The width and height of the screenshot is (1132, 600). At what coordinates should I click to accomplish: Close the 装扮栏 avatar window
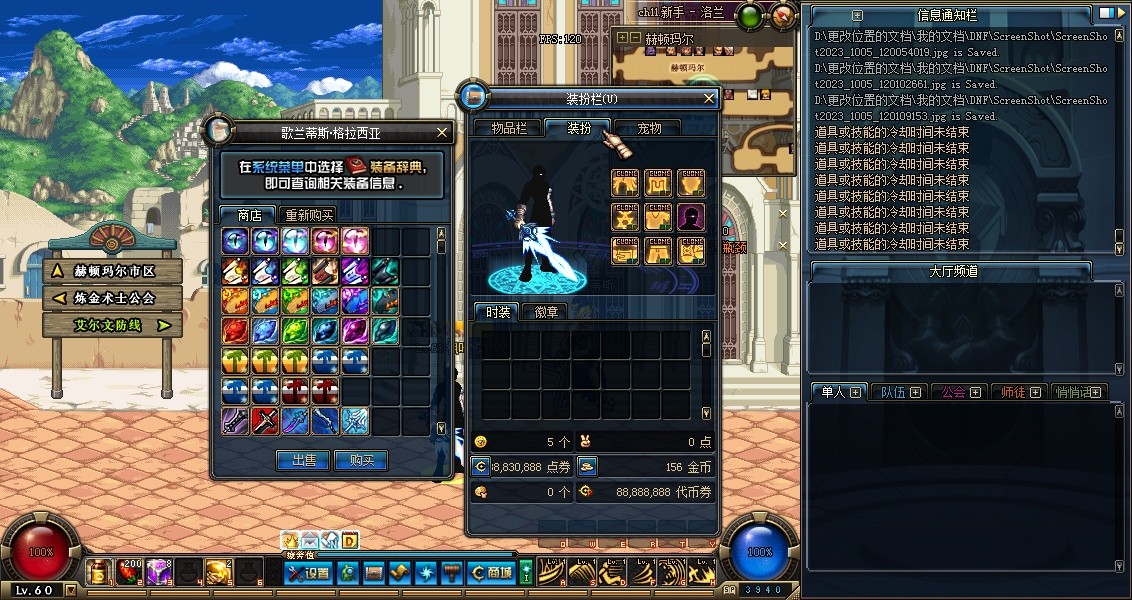pos(709,98)
